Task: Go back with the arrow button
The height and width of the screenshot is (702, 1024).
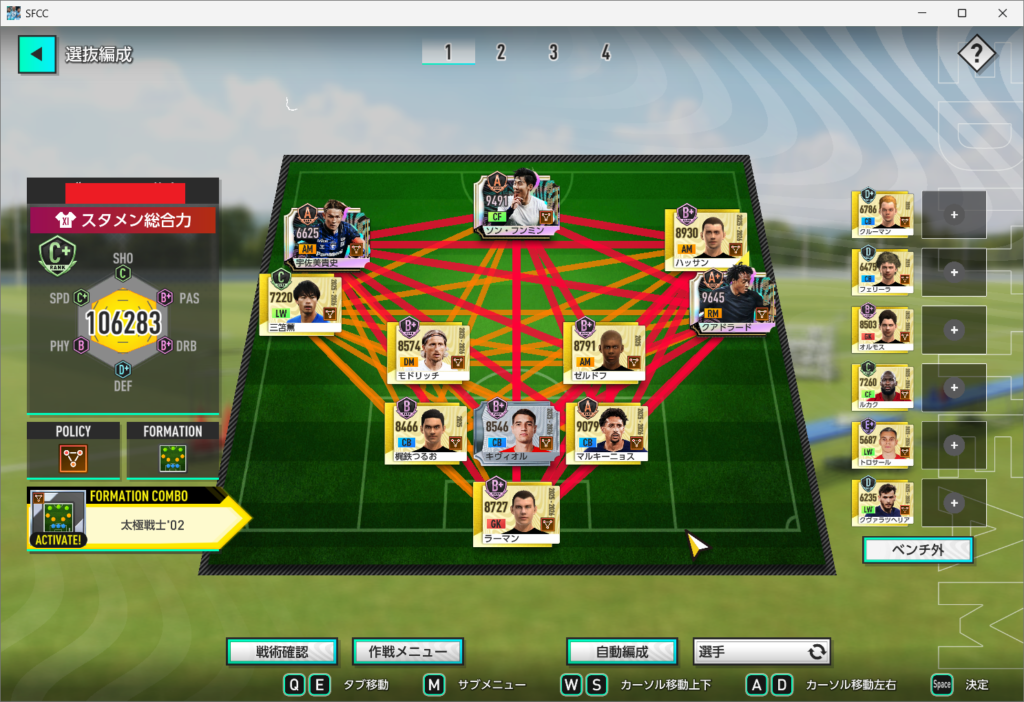Action: click(x=37, y=54)
